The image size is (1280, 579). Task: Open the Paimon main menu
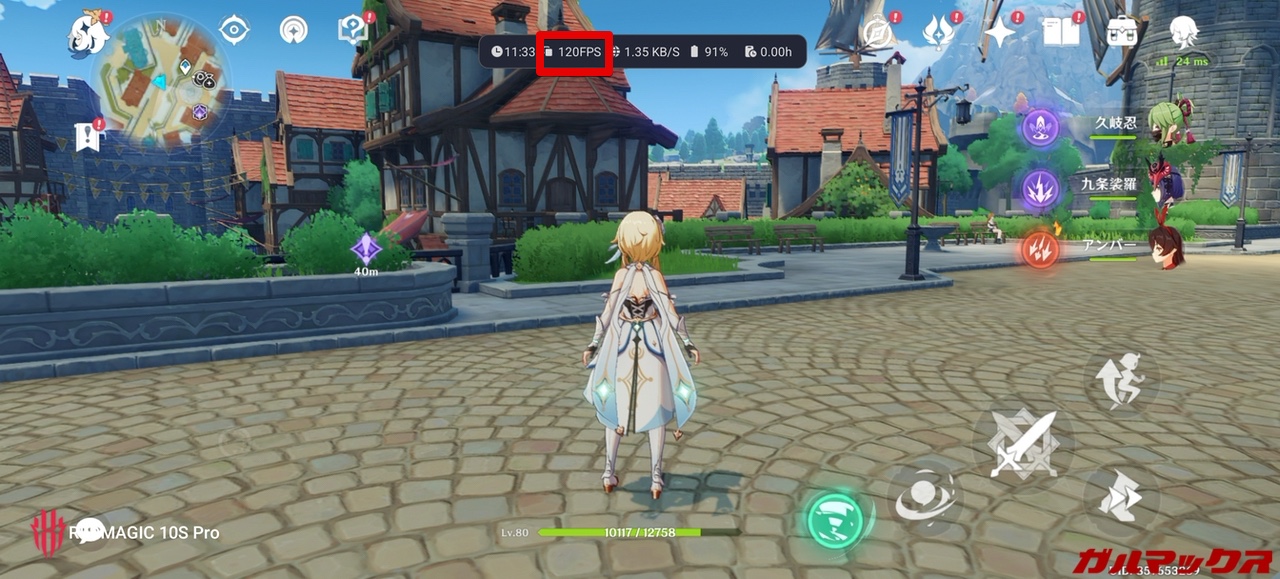88,35
